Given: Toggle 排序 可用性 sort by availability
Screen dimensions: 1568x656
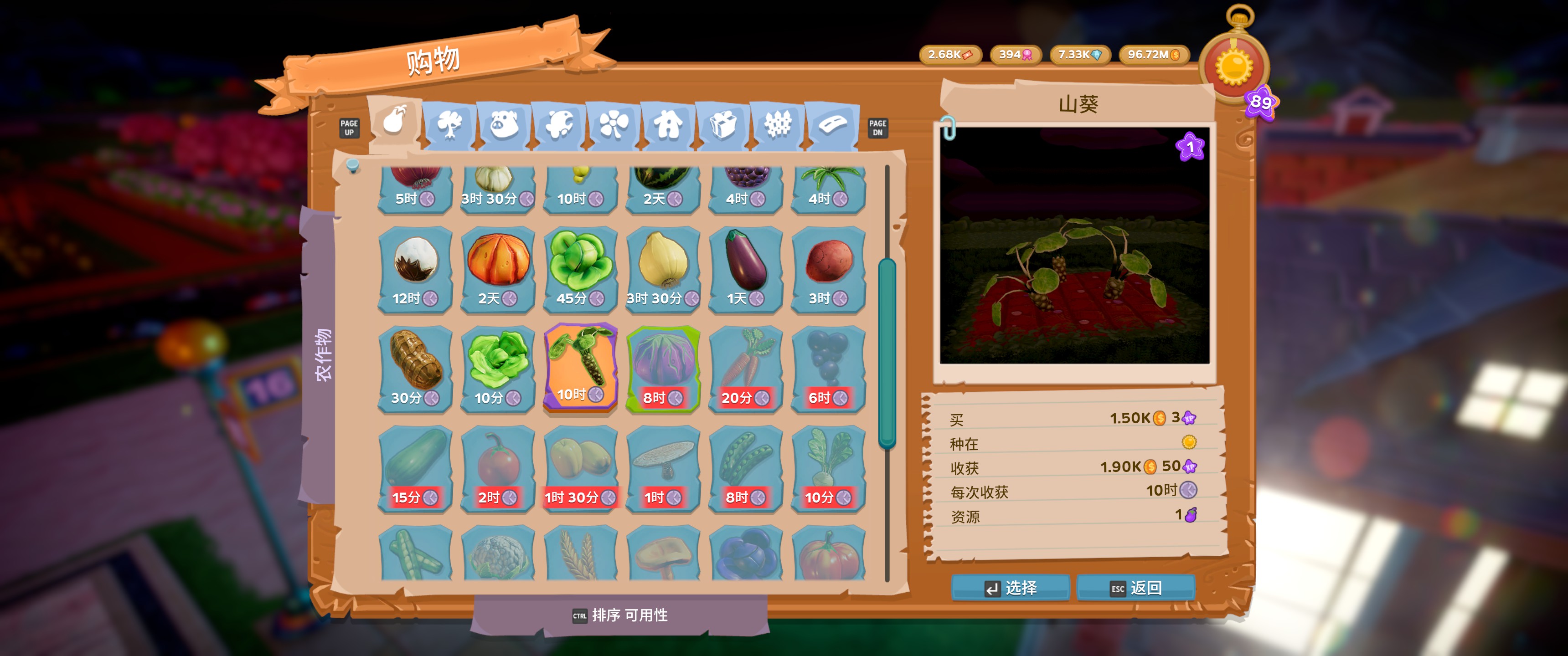Looking at the screenshot, I should pos(621,616).
